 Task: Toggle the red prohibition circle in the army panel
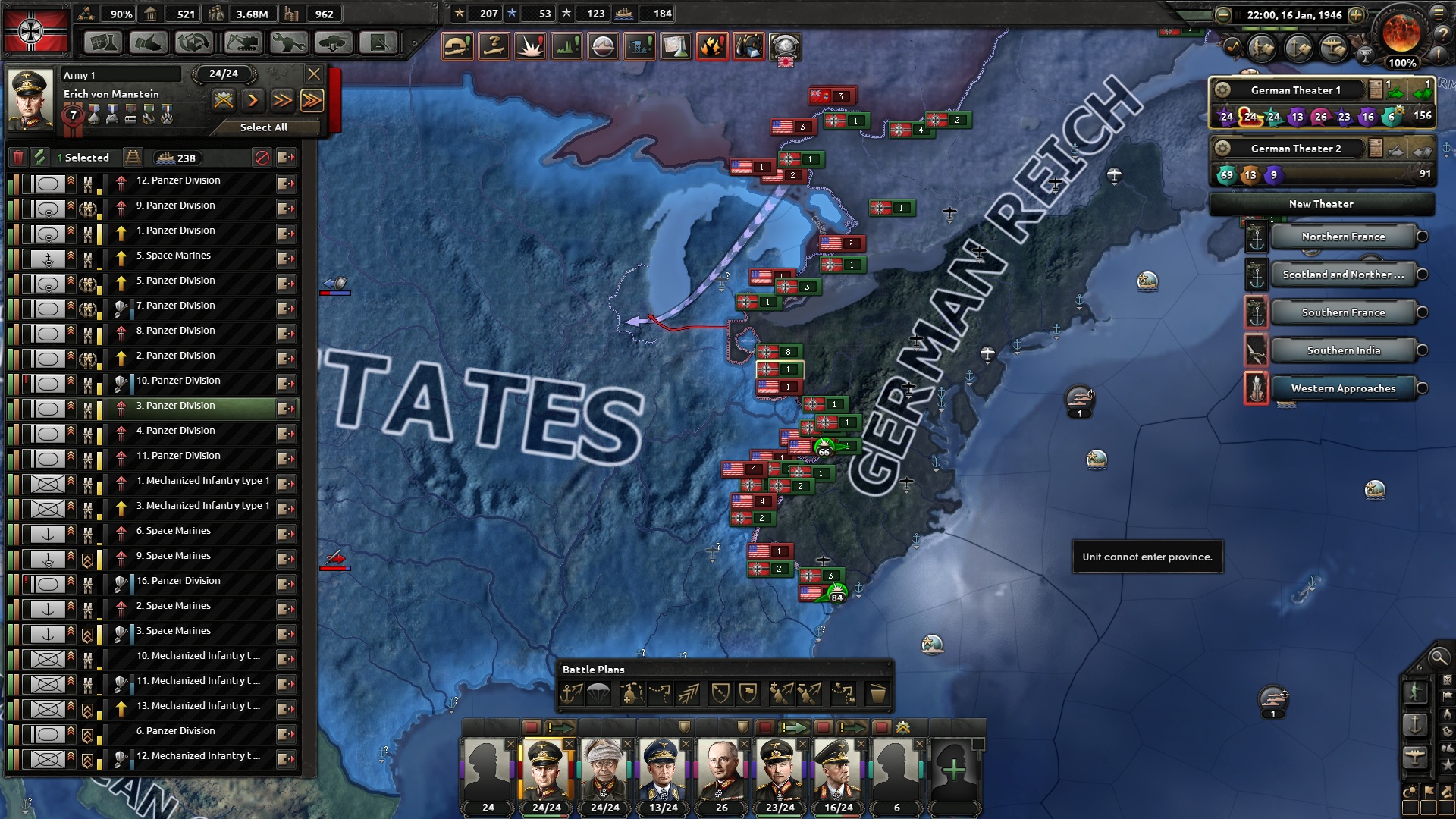point(263,157)
